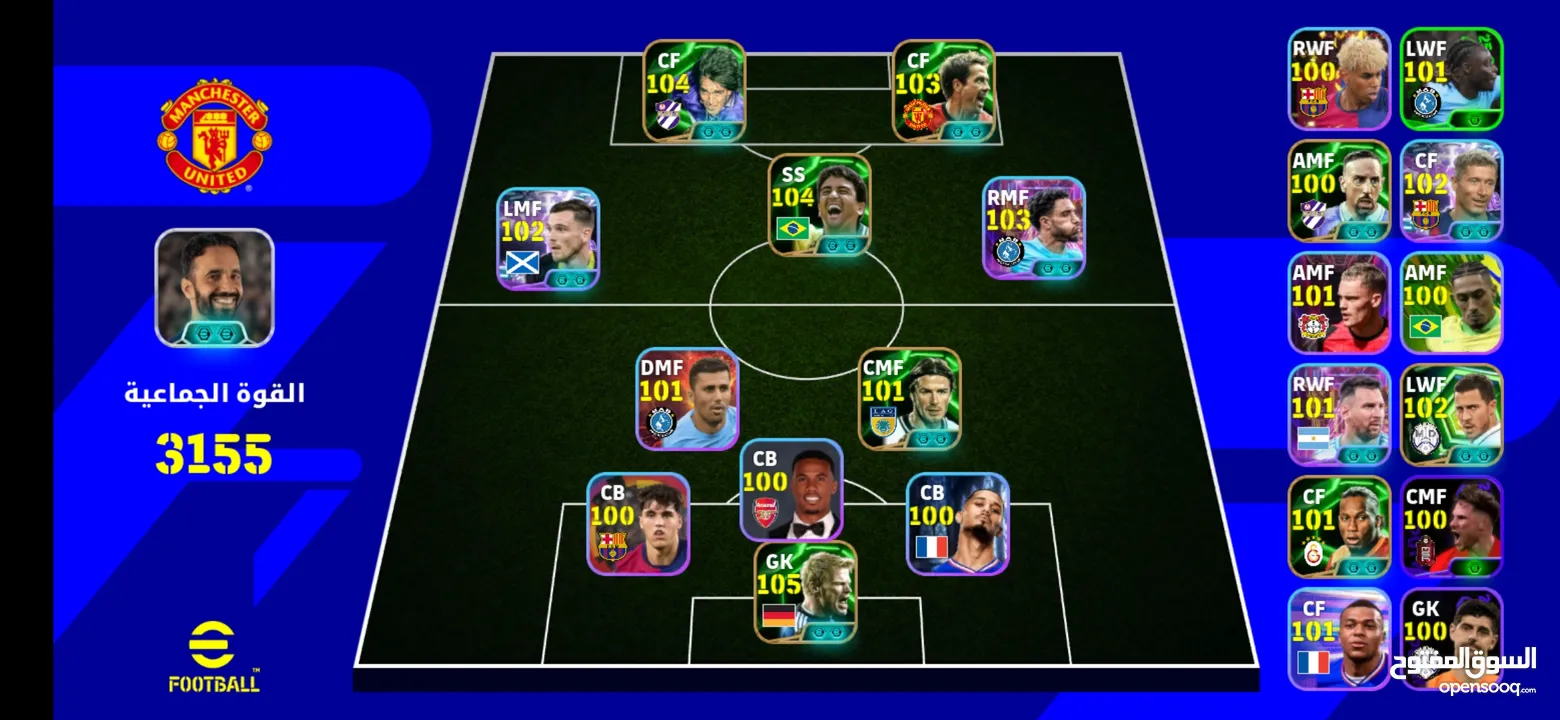The height and width of the screenshot is (720, 1560).
Task: Choose the substitute CF 101 Galatasaray card
Action: click(1339, 527)
